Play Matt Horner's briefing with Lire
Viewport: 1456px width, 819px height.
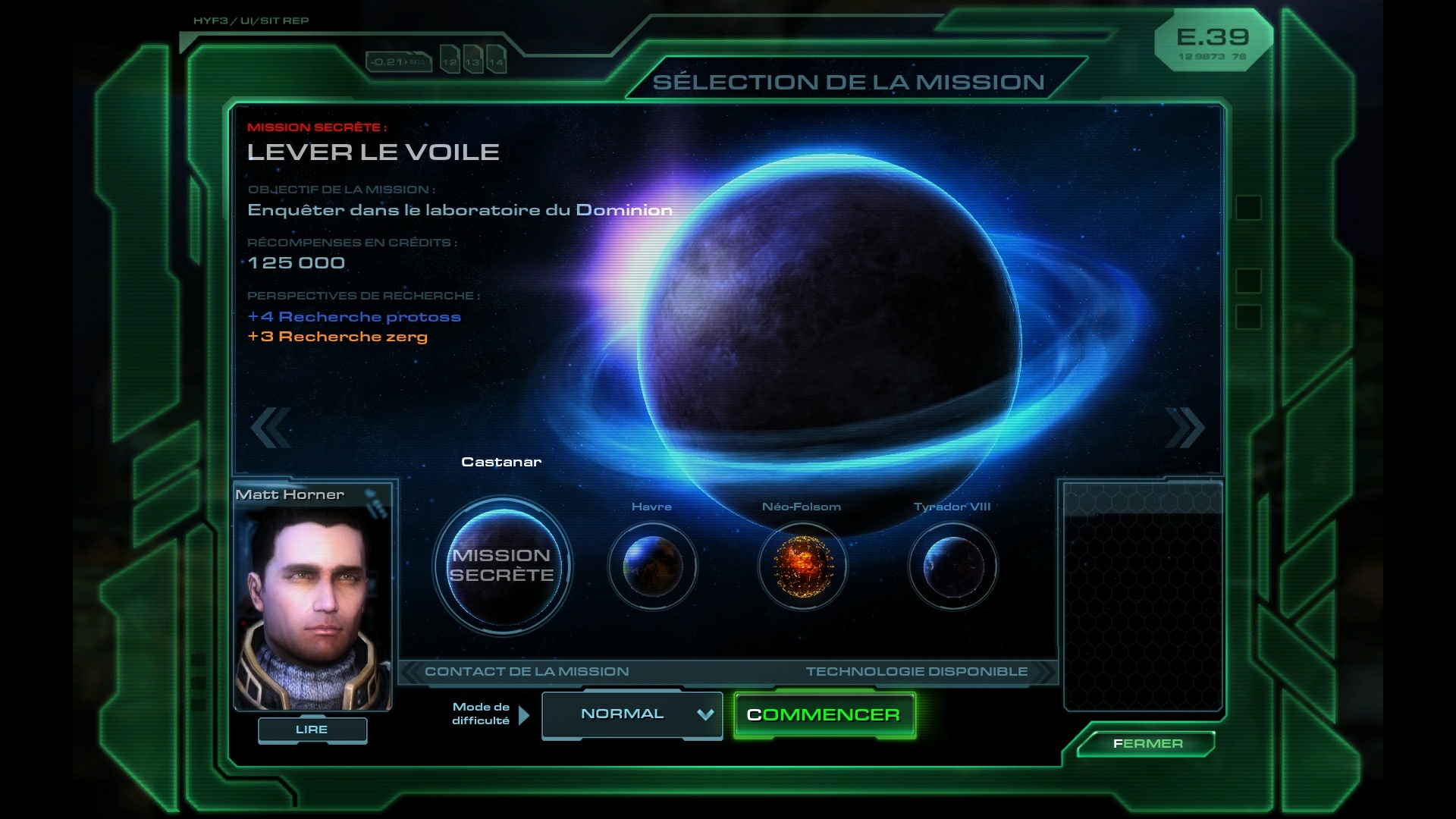pos(312,730)
